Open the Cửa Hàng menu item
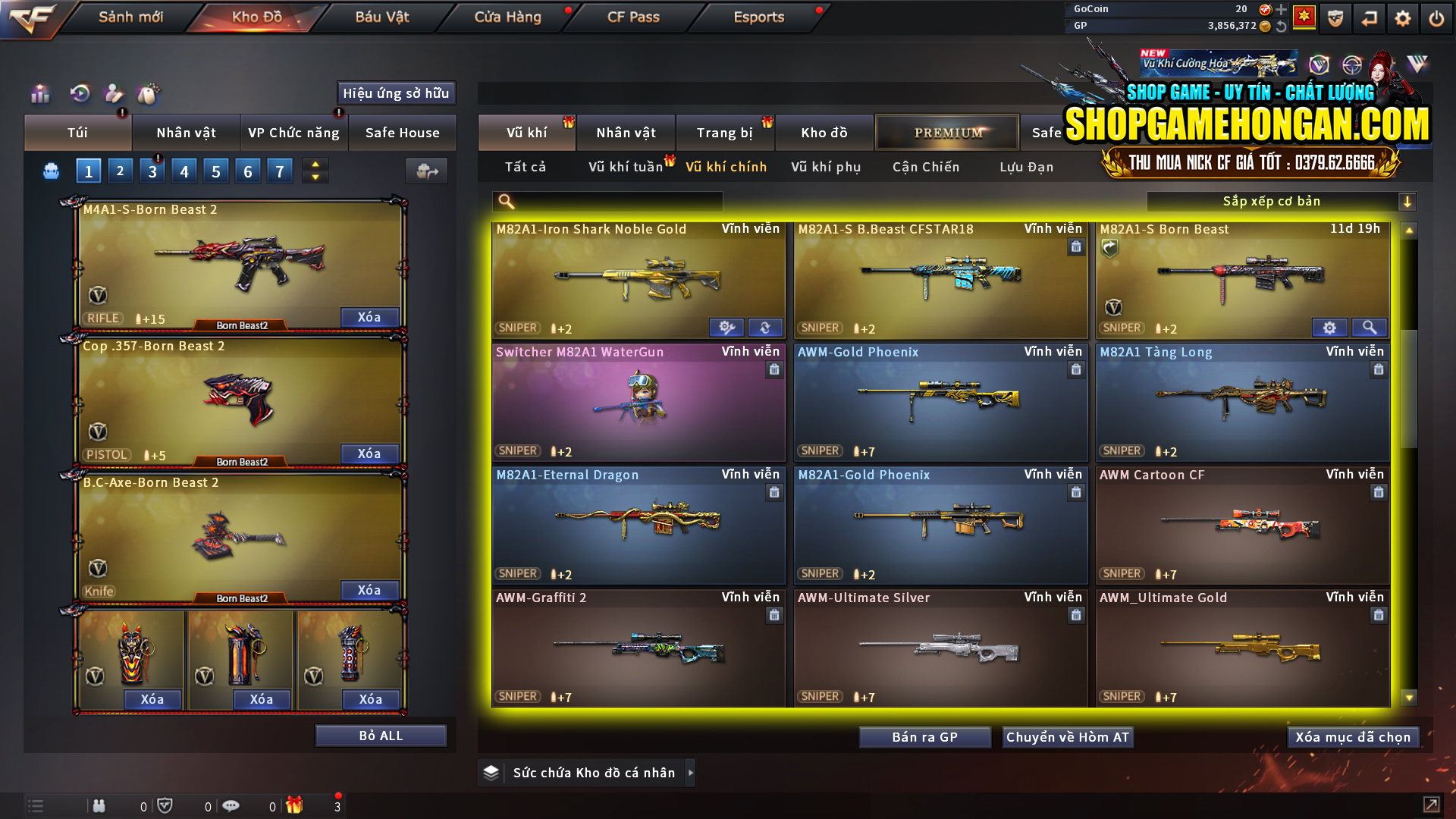This screenshot has width=1456, height=819. tap(508, 17)
